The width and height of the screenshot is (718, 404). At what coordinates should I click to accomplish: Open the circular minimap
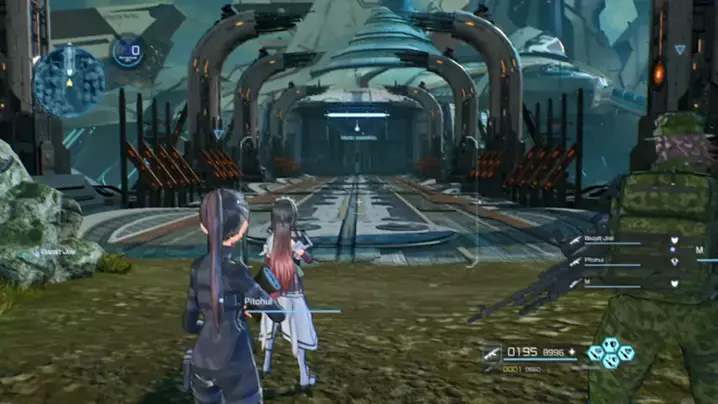68,81
